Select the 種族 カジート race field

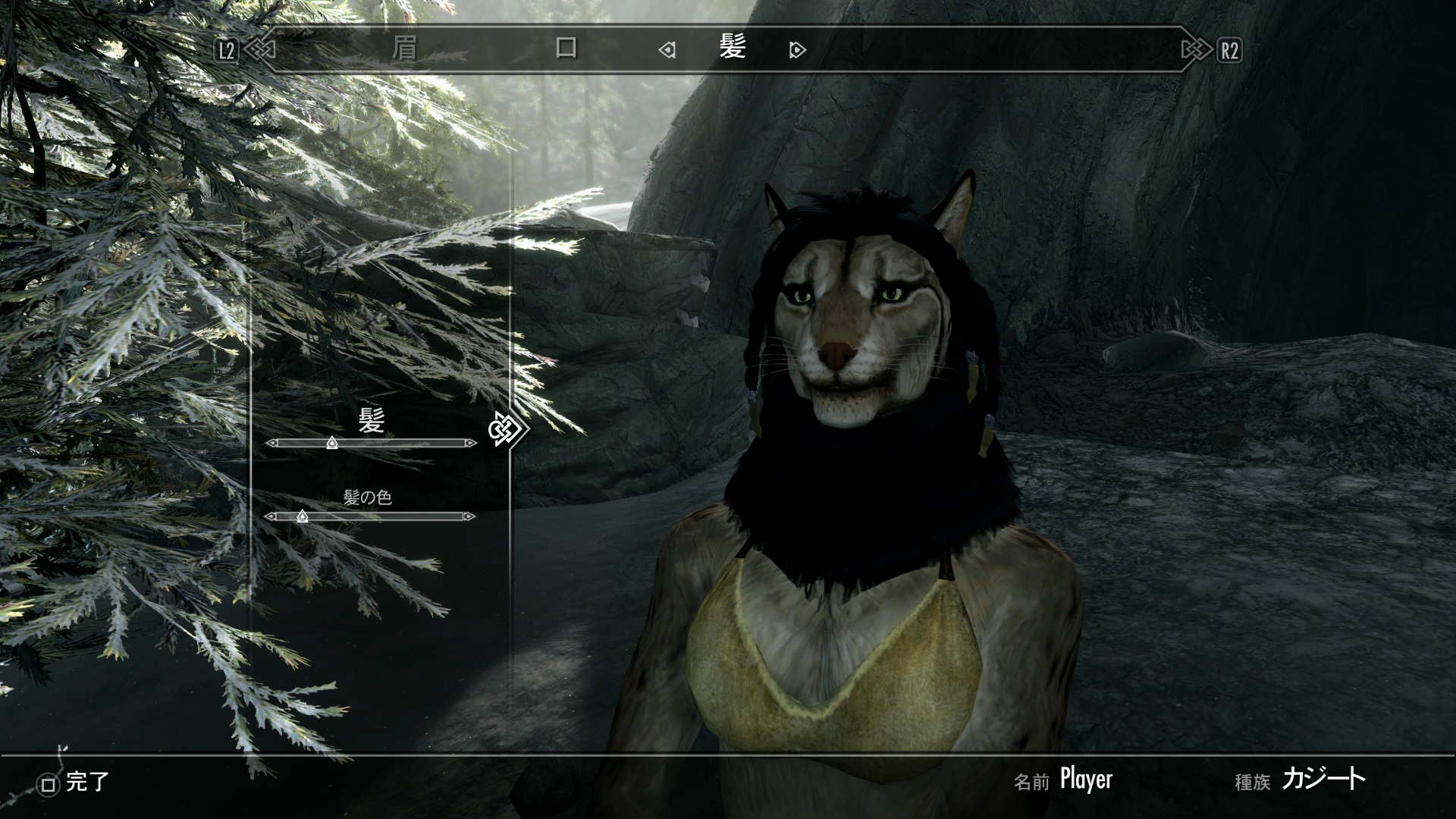point(1323,780)
